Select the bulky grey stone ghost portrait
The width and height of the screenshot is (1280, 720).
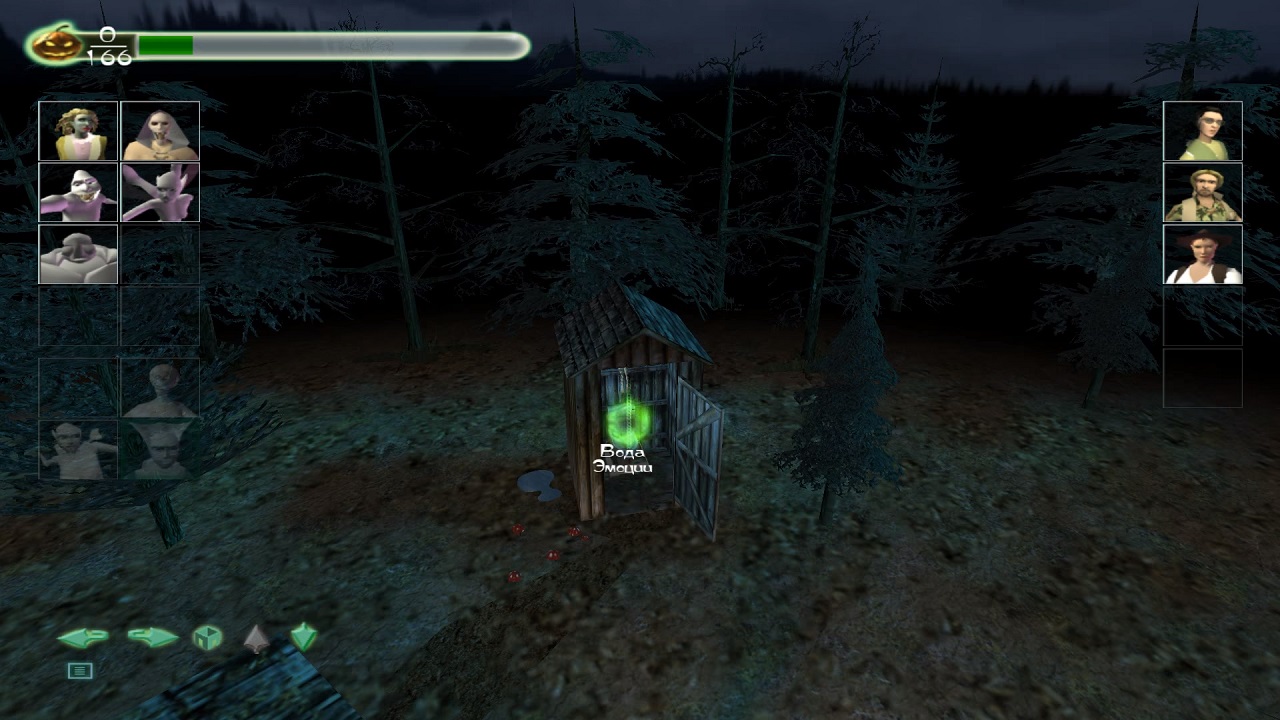click(78, 254)
